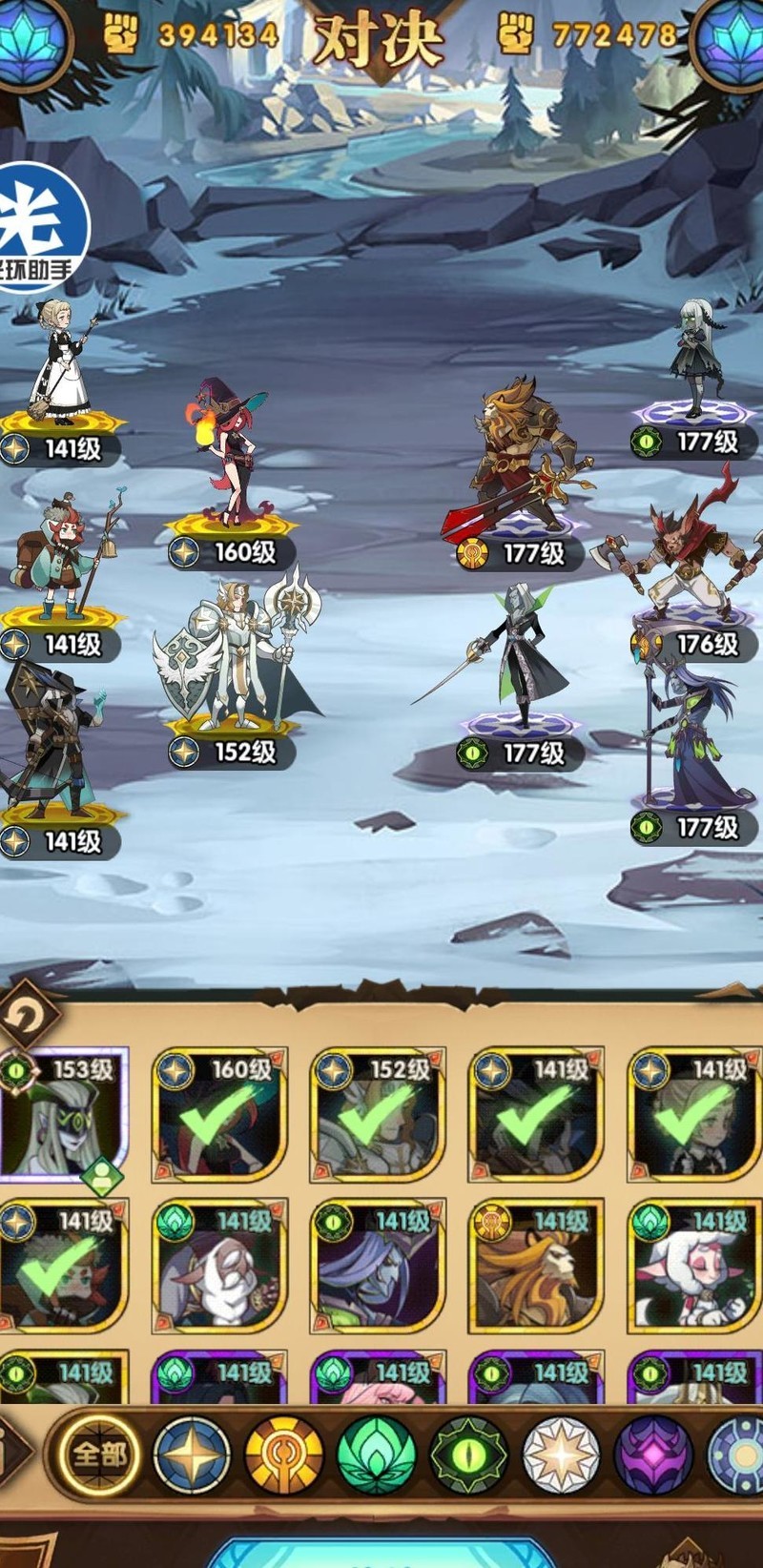Filter heroes by purple horned faction
The height and width of the screenshot is (1568, 763).
(x=652, y=1456)
